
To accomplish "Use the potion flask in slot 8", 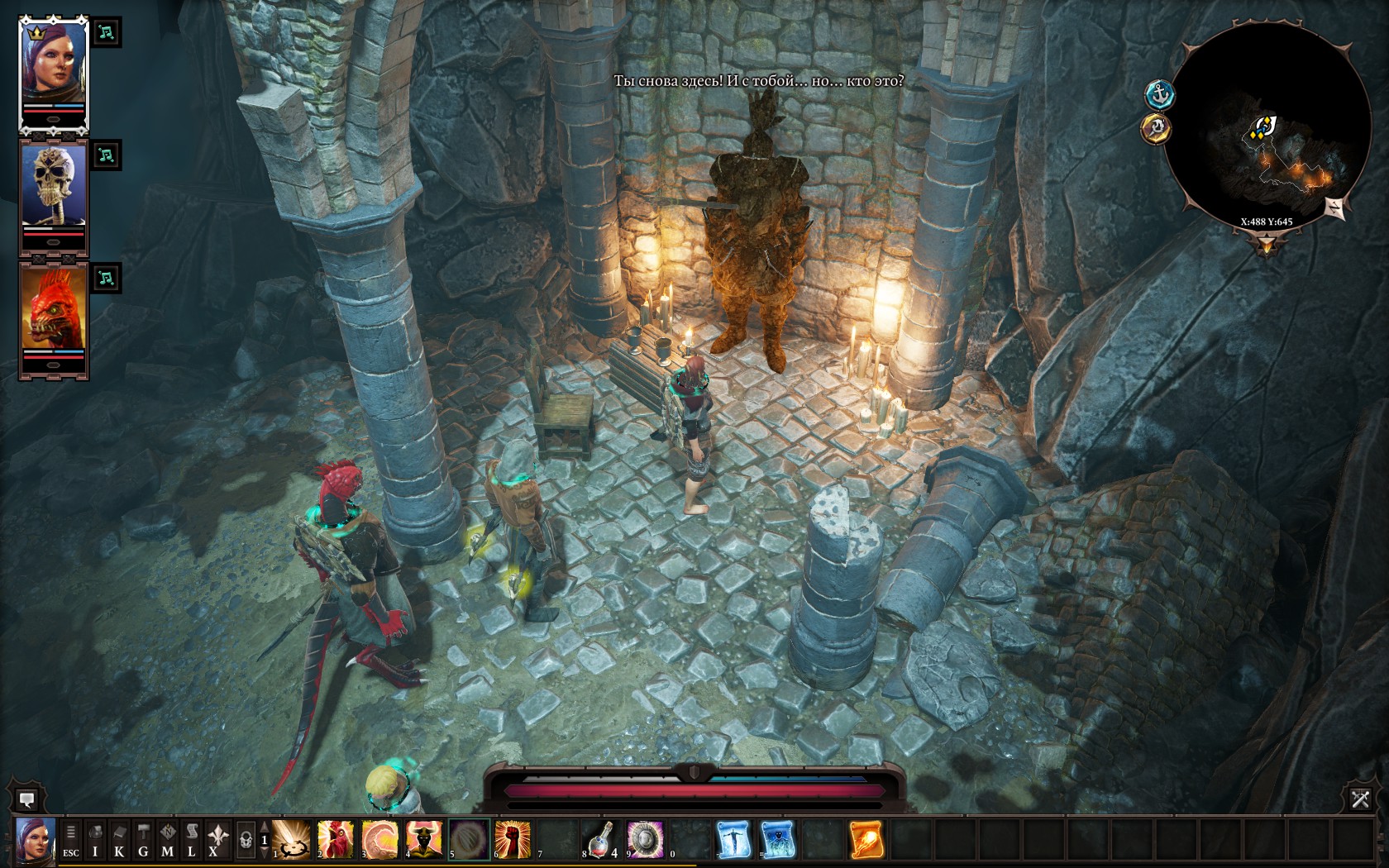I will coord(601,840).
